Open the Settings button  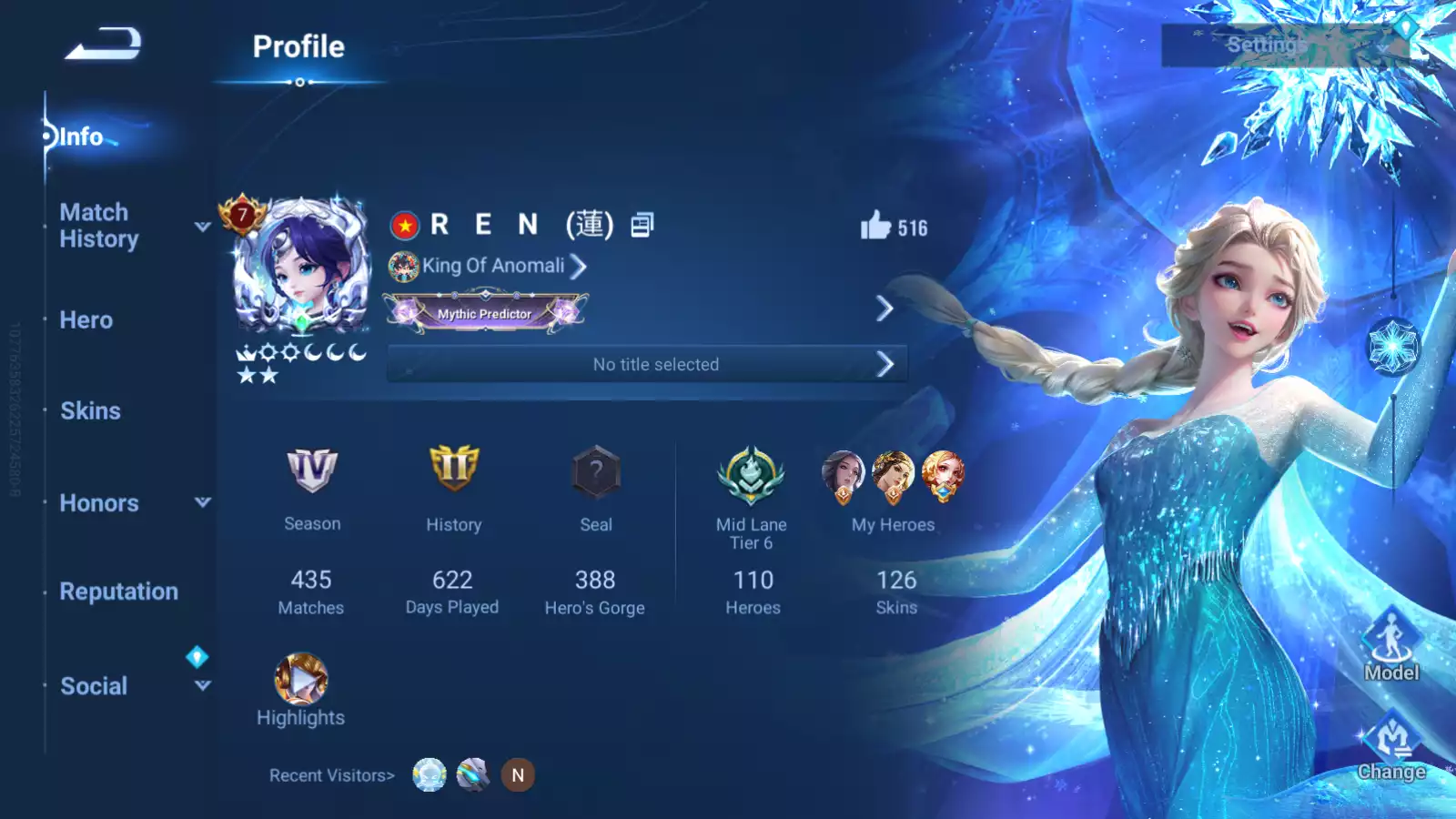pos(1266,45)
